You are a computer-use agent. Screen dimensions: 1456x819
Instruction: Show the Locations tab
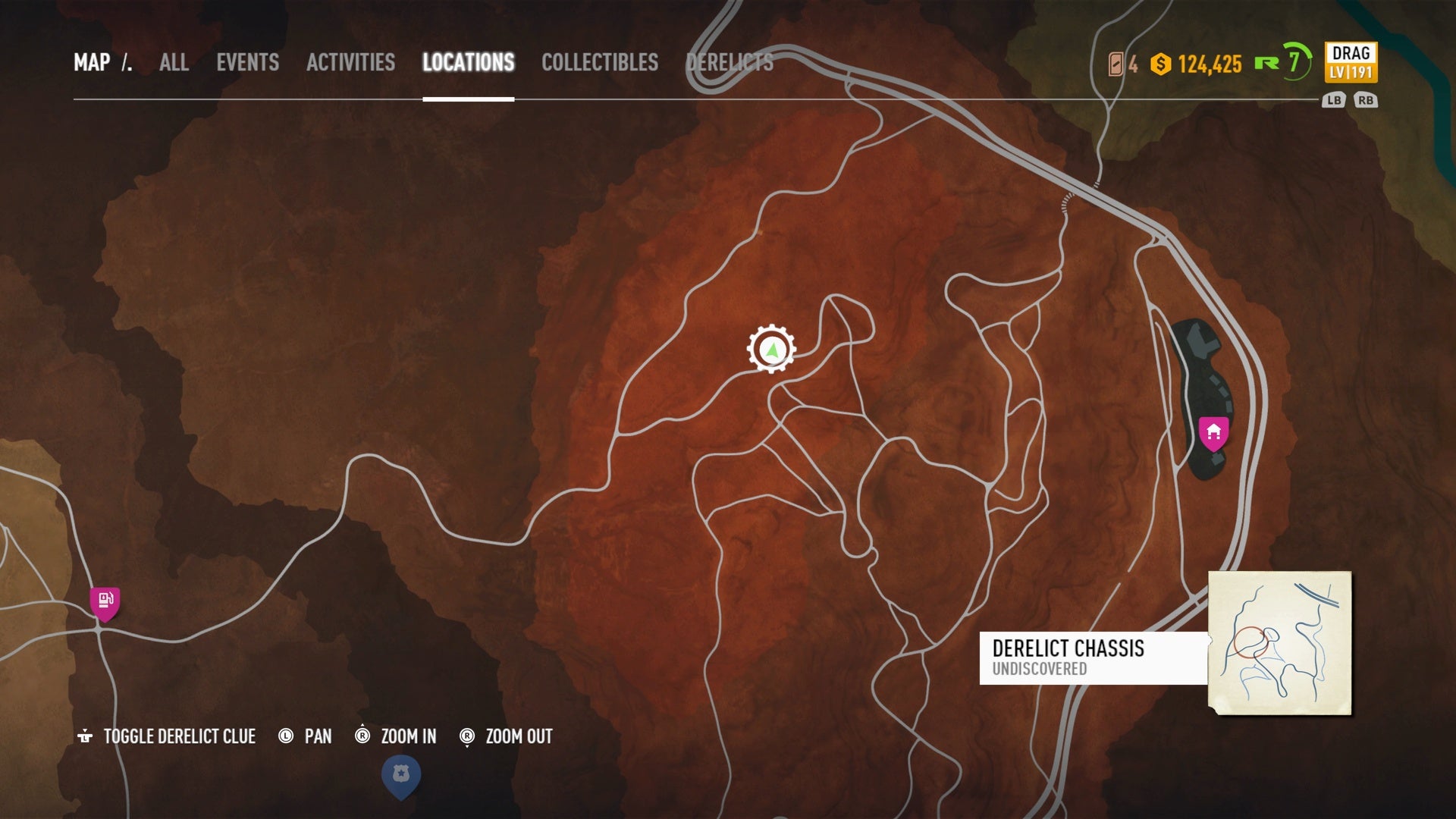point(468,62)
